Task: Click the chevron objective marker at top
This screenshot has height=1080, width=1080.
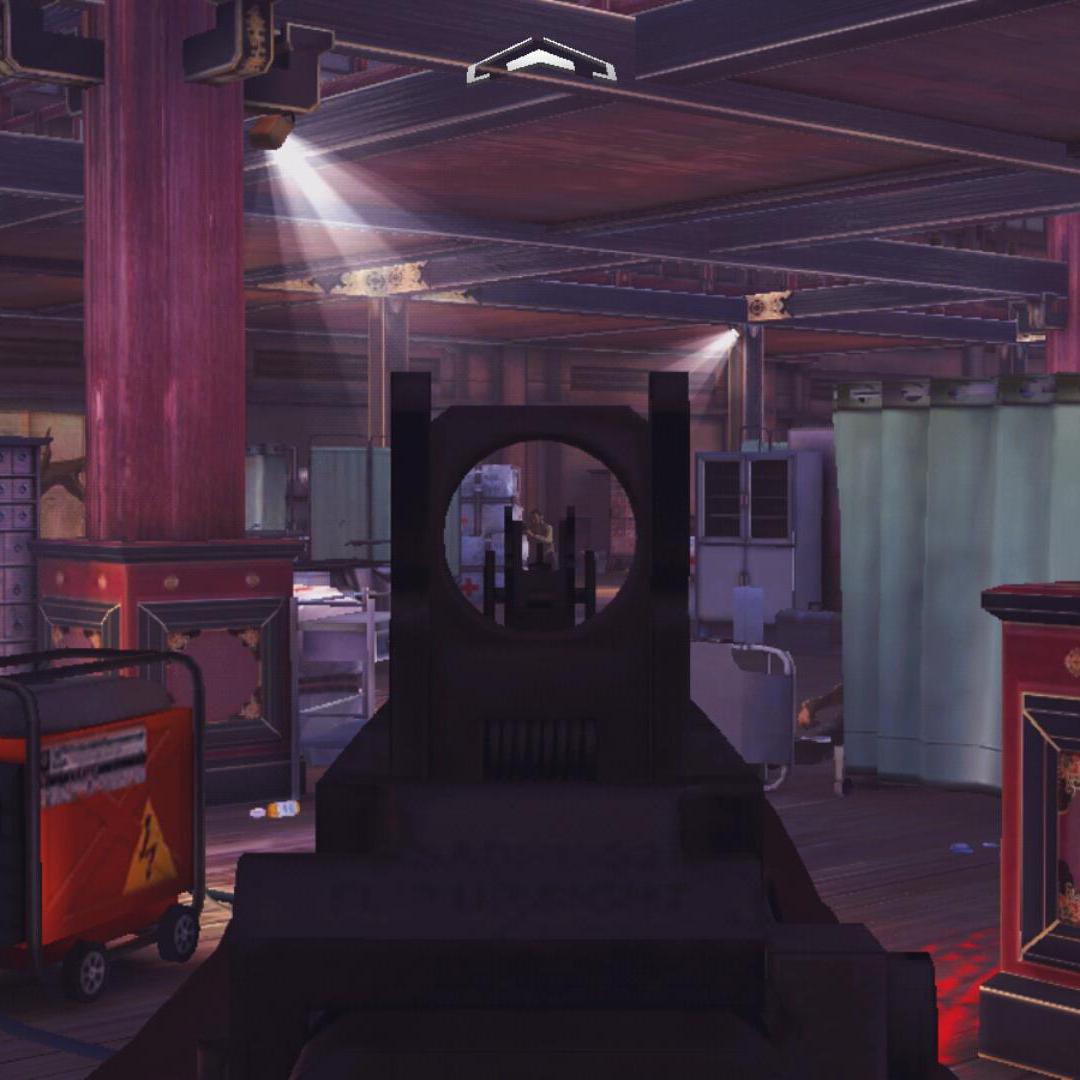Action: (541, 60)
